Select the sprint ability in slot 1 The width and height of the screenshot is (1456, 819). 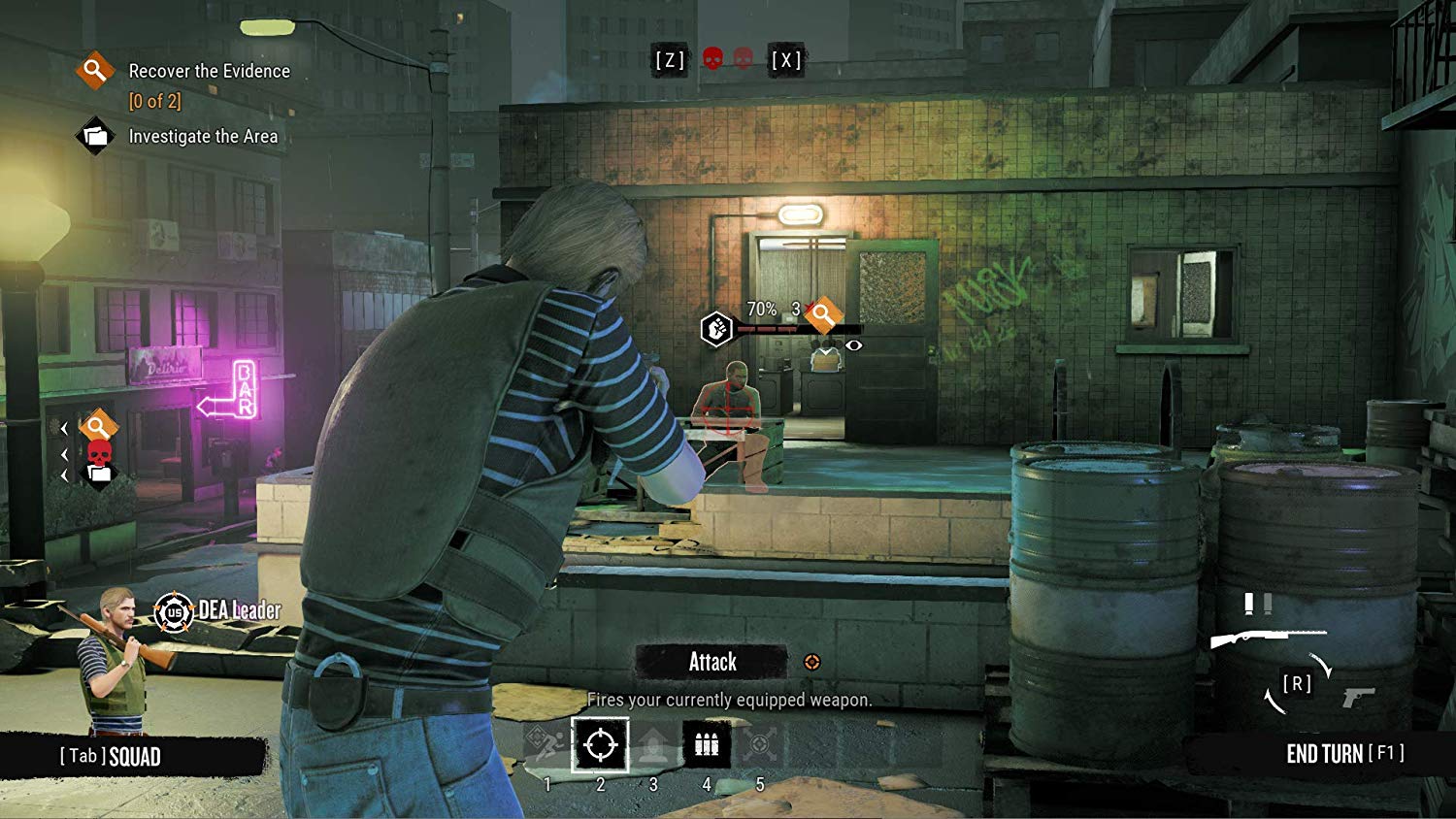600,743
